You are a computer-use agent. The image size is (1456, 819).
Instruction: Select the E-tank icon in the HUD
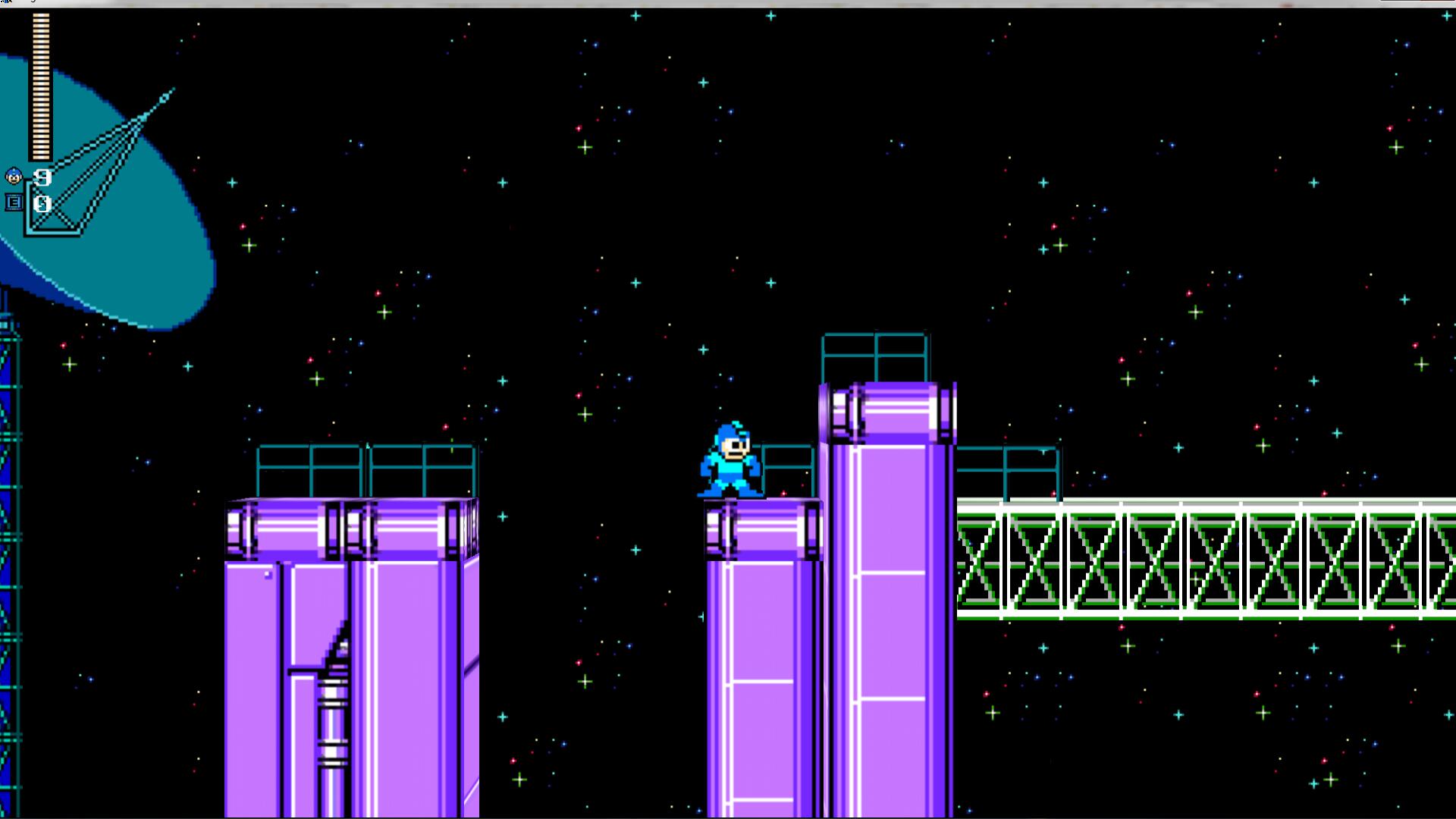coord(14,203)
